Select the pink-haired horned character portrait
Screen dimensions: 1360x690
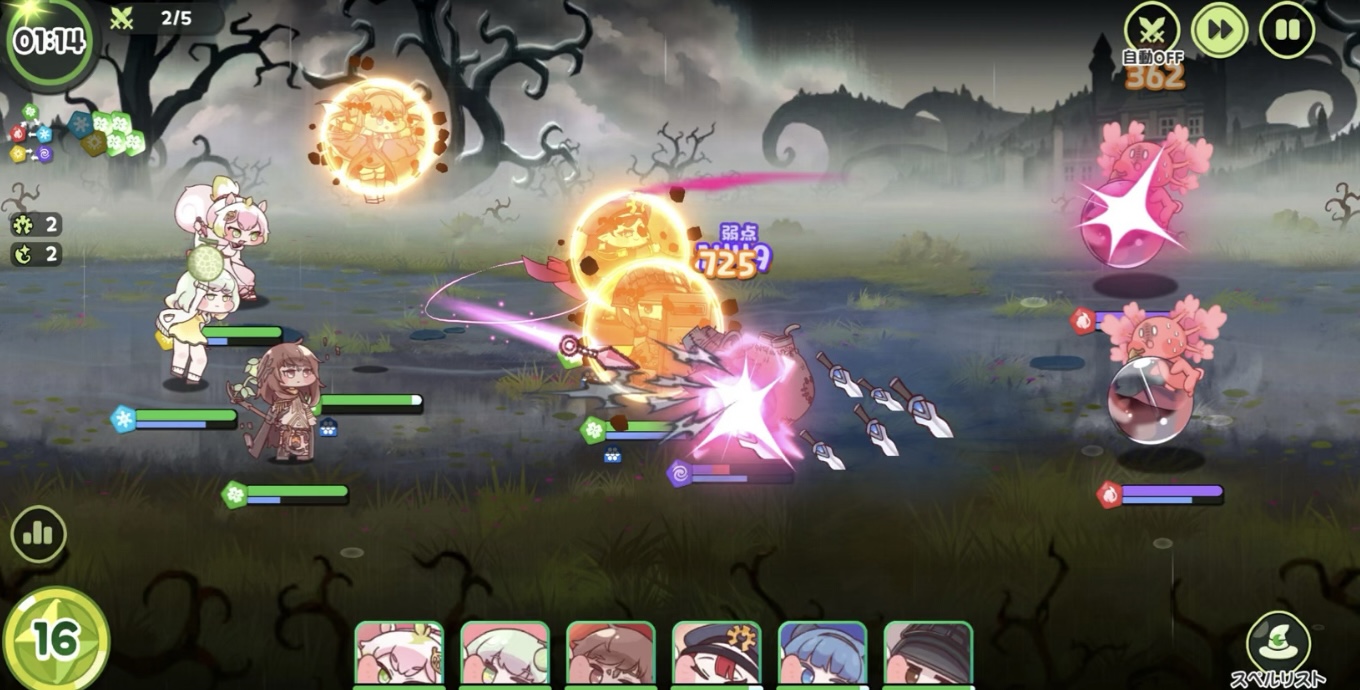coord(399,655)
